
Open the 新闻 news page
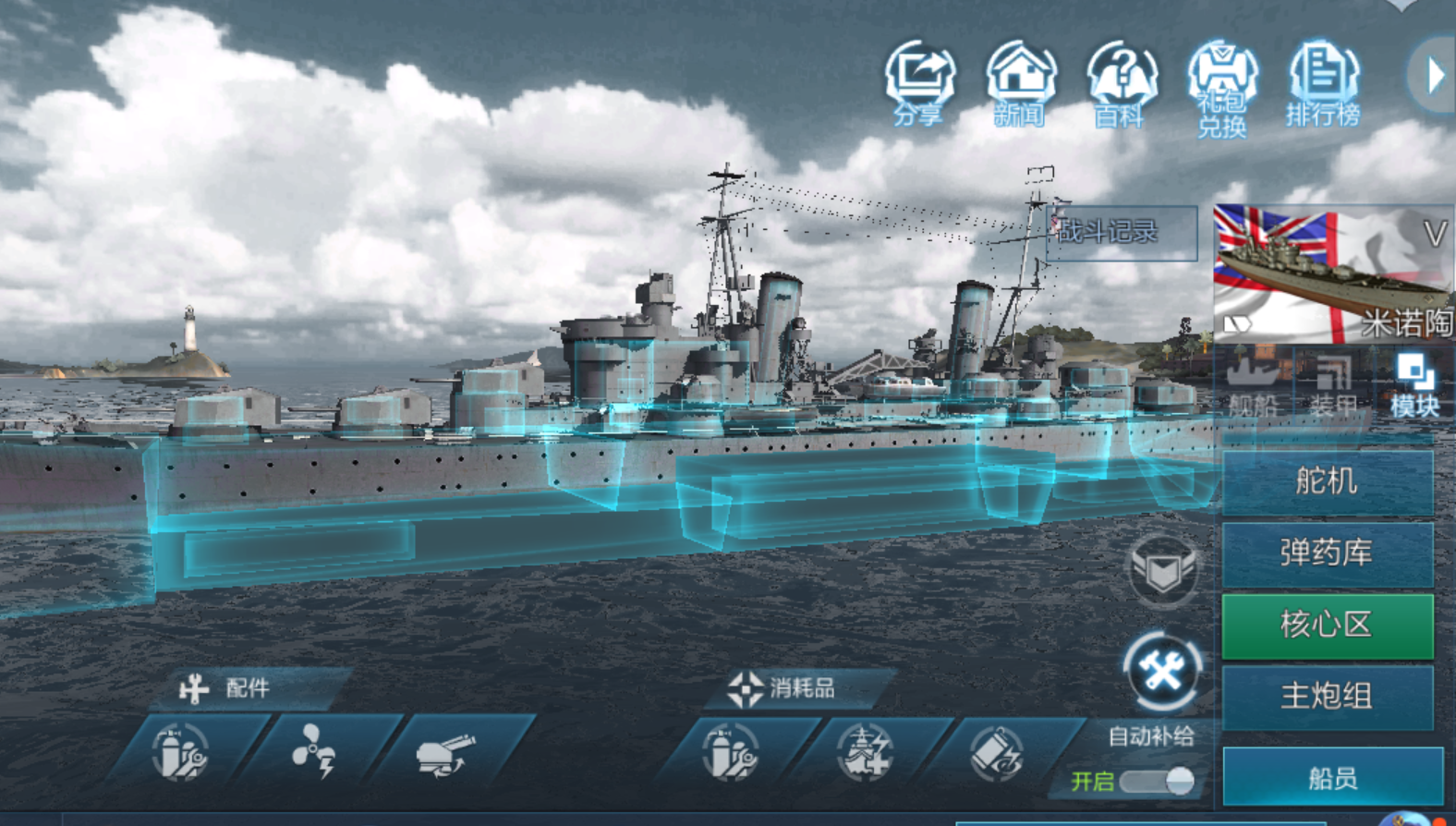click(1020, 82)
